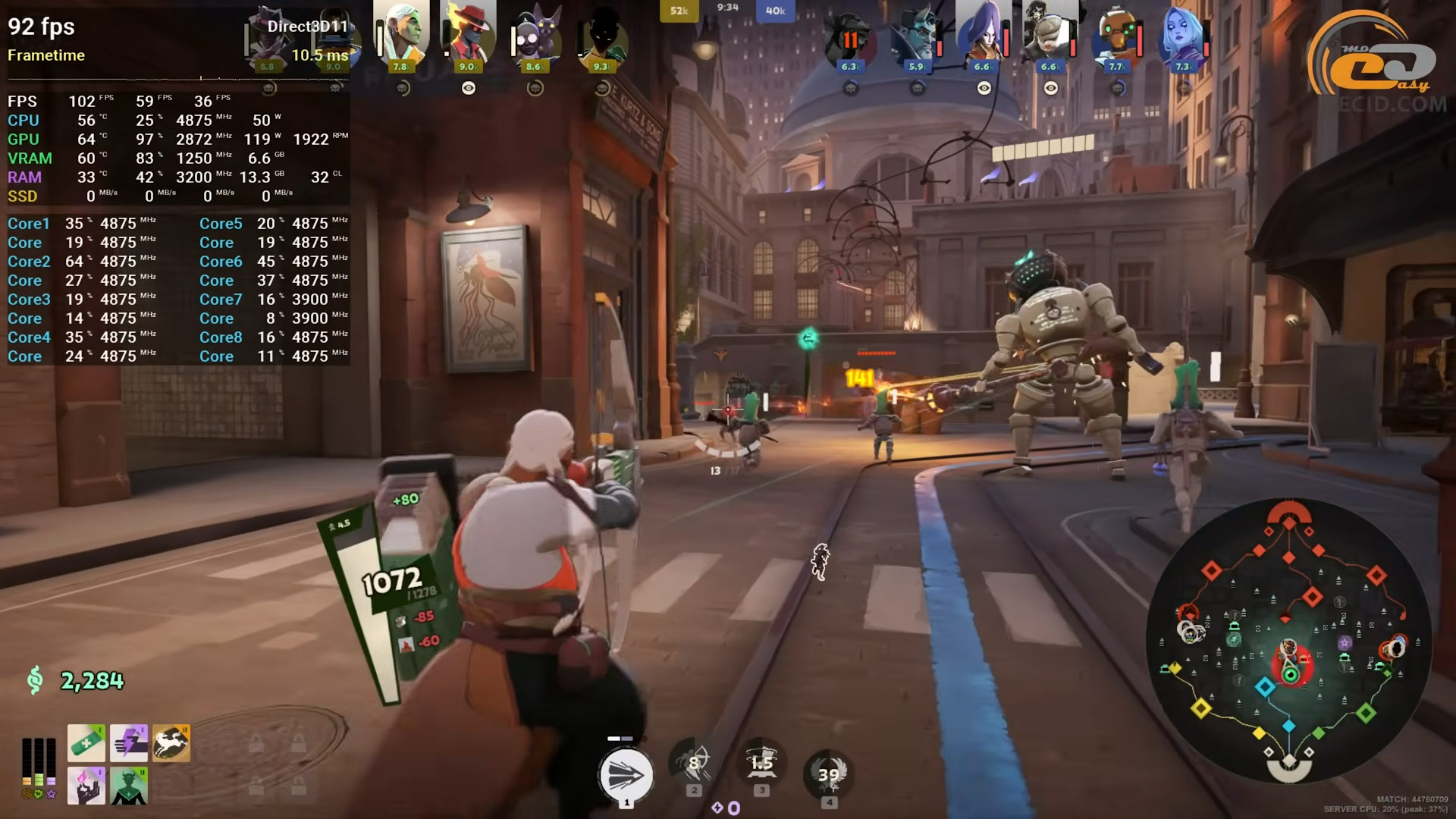This screenshot has width=1456, height=819.
Task: Select the pink flame hand item
Action: click(x=86, y=785)
